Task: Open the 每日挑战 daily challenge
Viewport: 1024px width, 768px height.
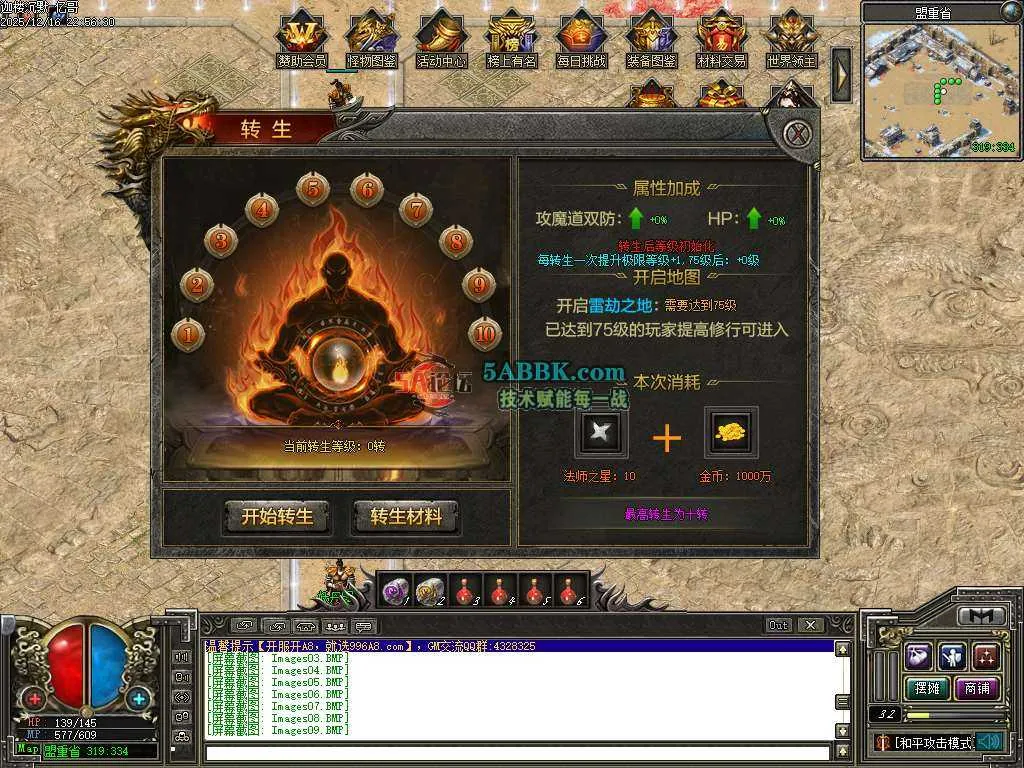Action: coord(581,36)
